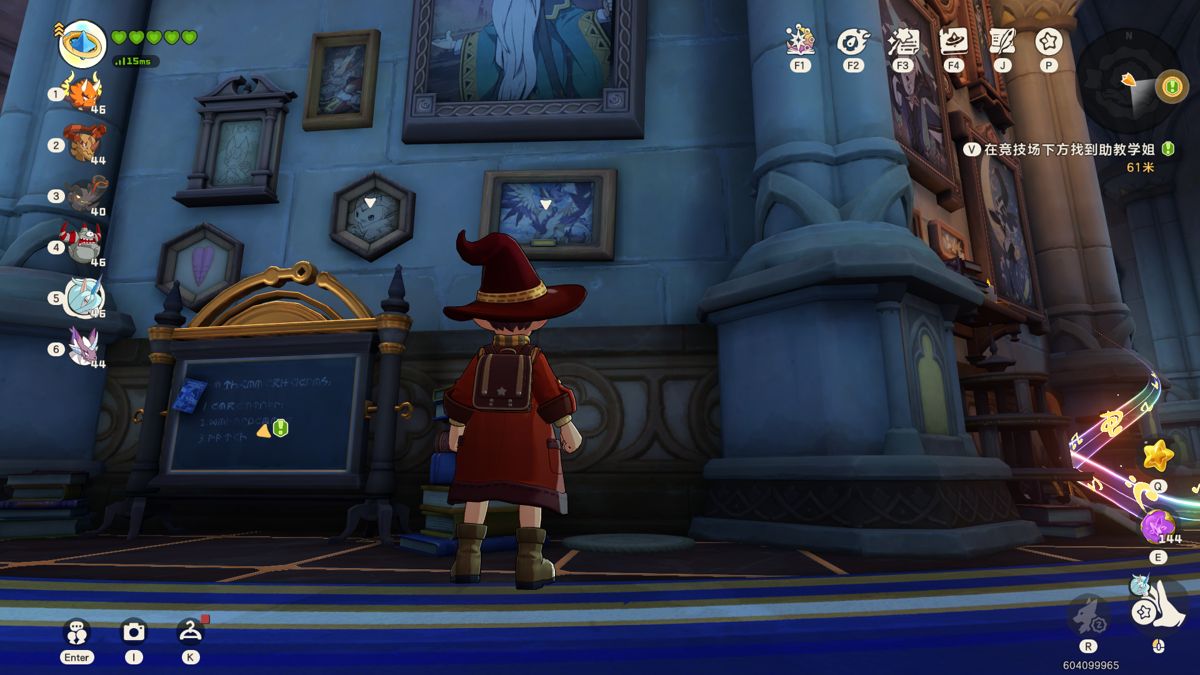Open the round star badge menu
Viewport: 1200px width, 675px height.
(x=1049, y=42)
